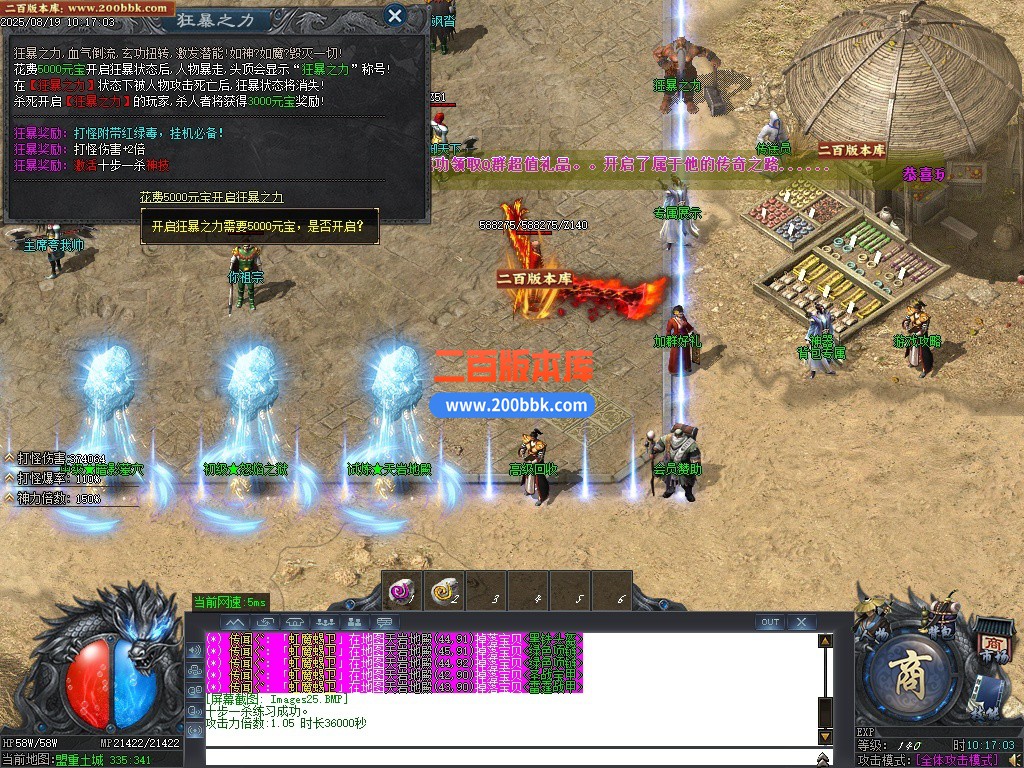Toggle the sound speaker icon
The height and width of the screenshot is (768, 1024).
coord(1015,760)
